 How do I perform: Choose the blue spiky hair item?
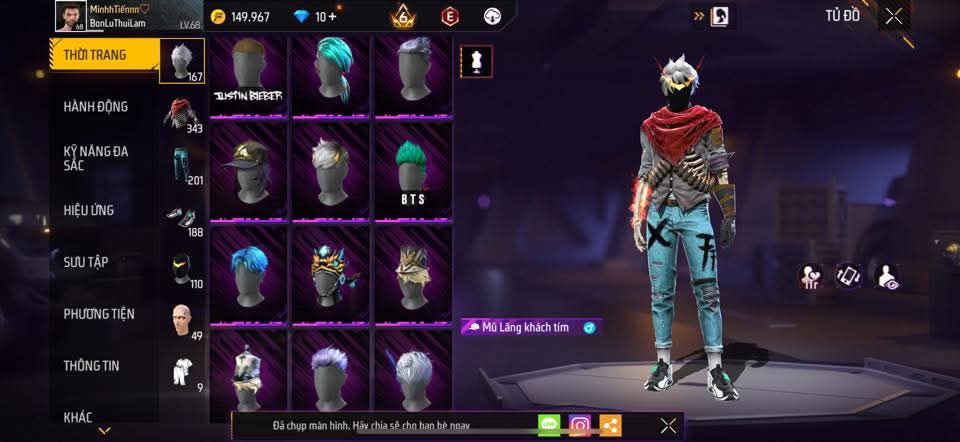click(x=248, y=272)
